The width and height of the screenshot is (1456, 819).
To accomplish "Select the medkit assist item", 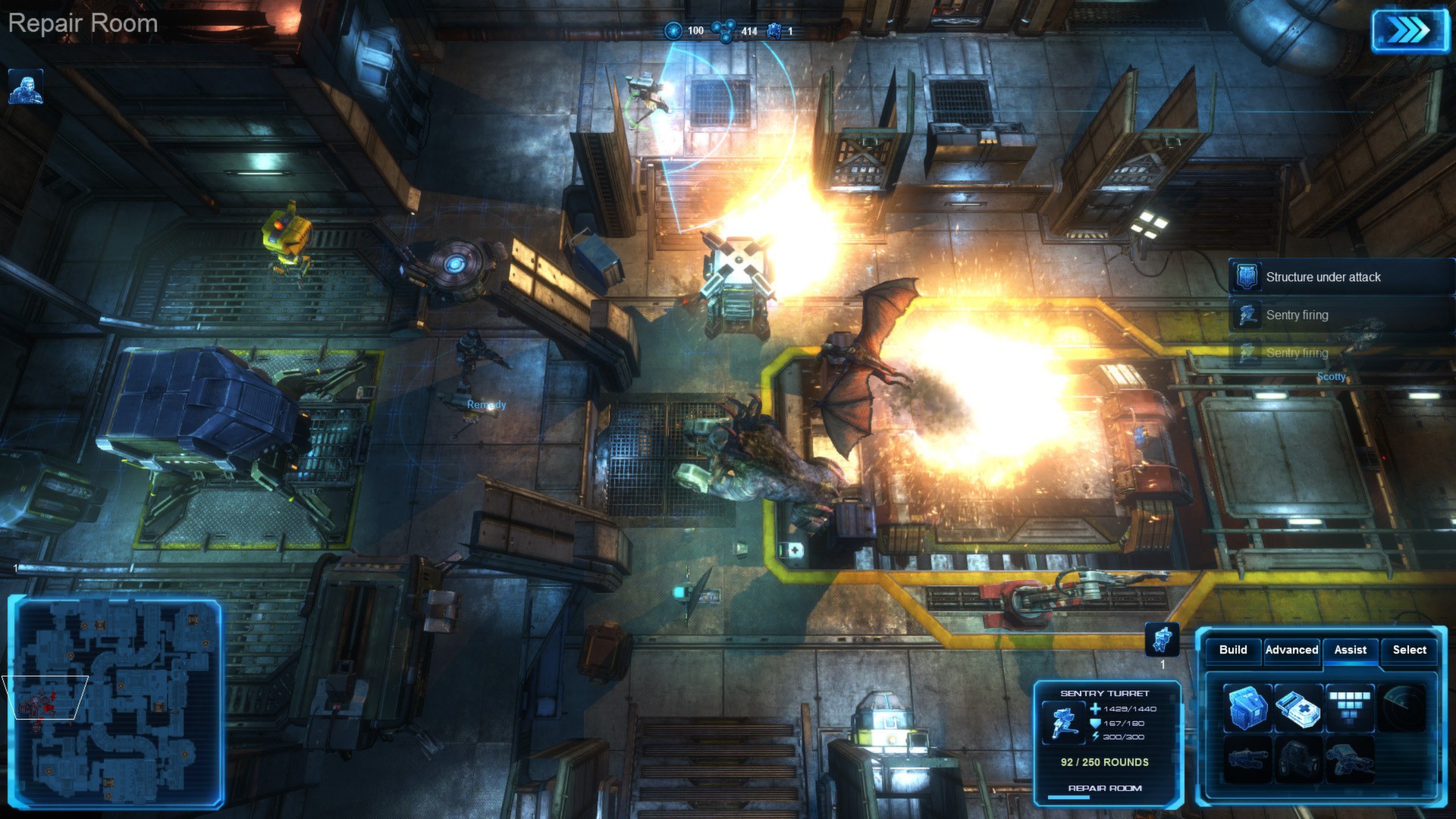I will (x=1298, y=707).
